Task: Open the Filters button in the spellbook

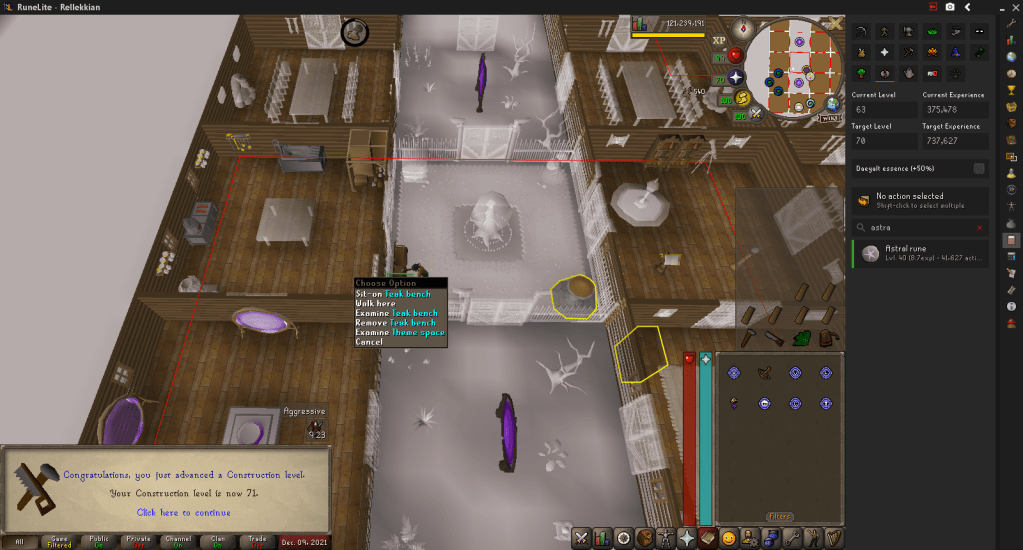Action: 779,517
